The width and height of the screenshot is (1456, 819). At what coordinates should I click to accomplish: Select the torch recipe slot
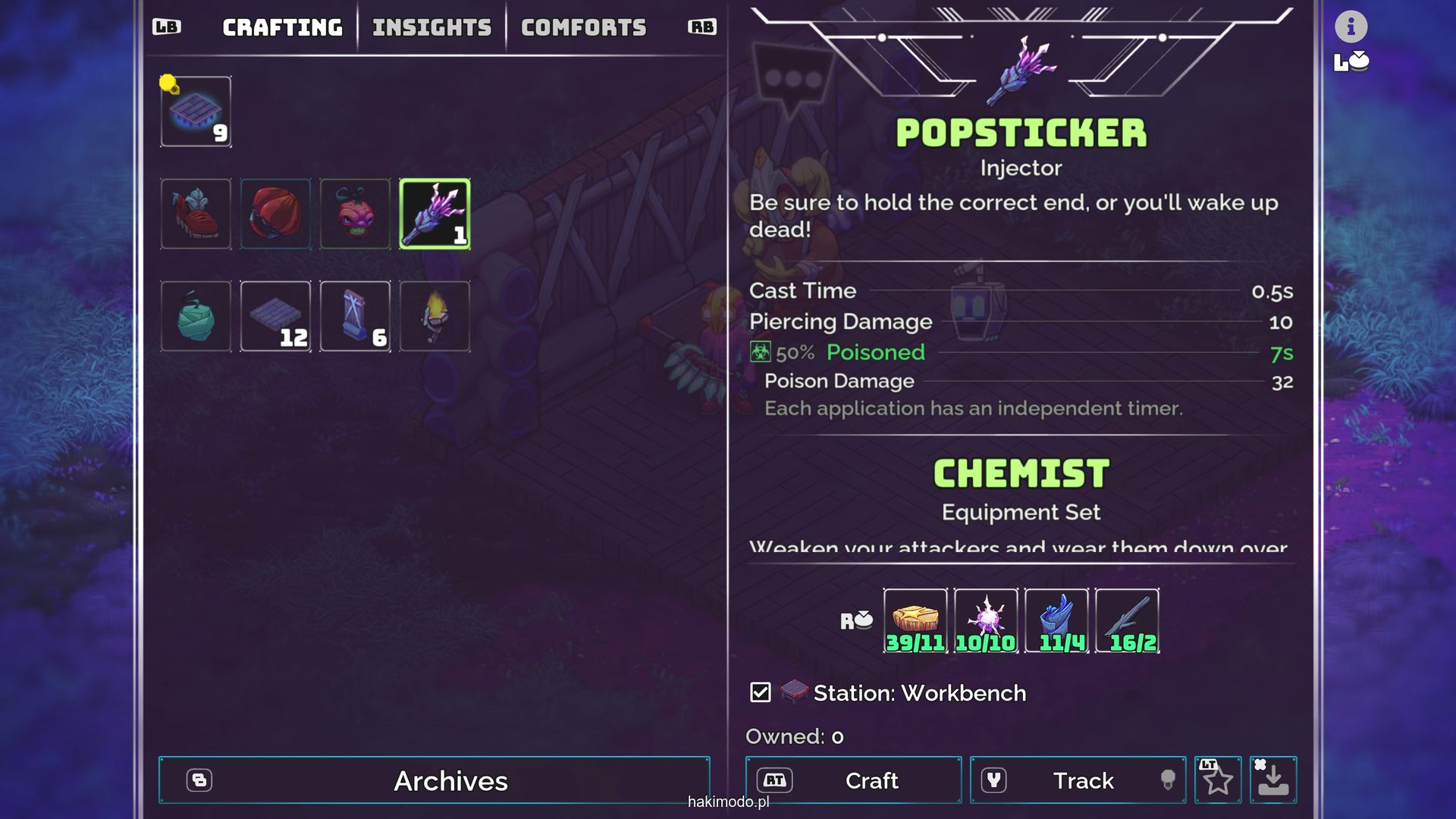coord(435,316)
